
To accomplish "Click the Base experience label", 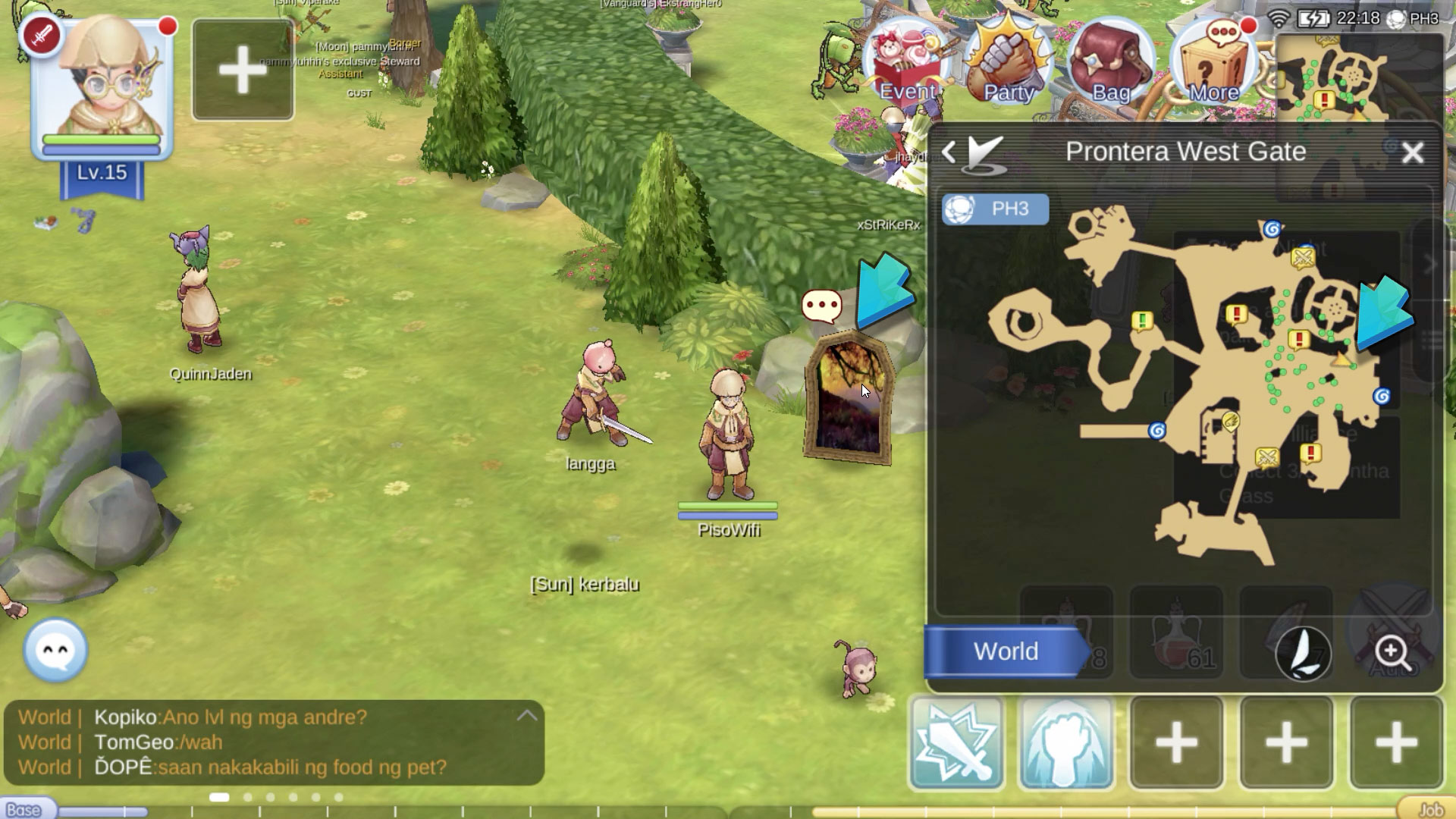I will click(x=24, y=809).
